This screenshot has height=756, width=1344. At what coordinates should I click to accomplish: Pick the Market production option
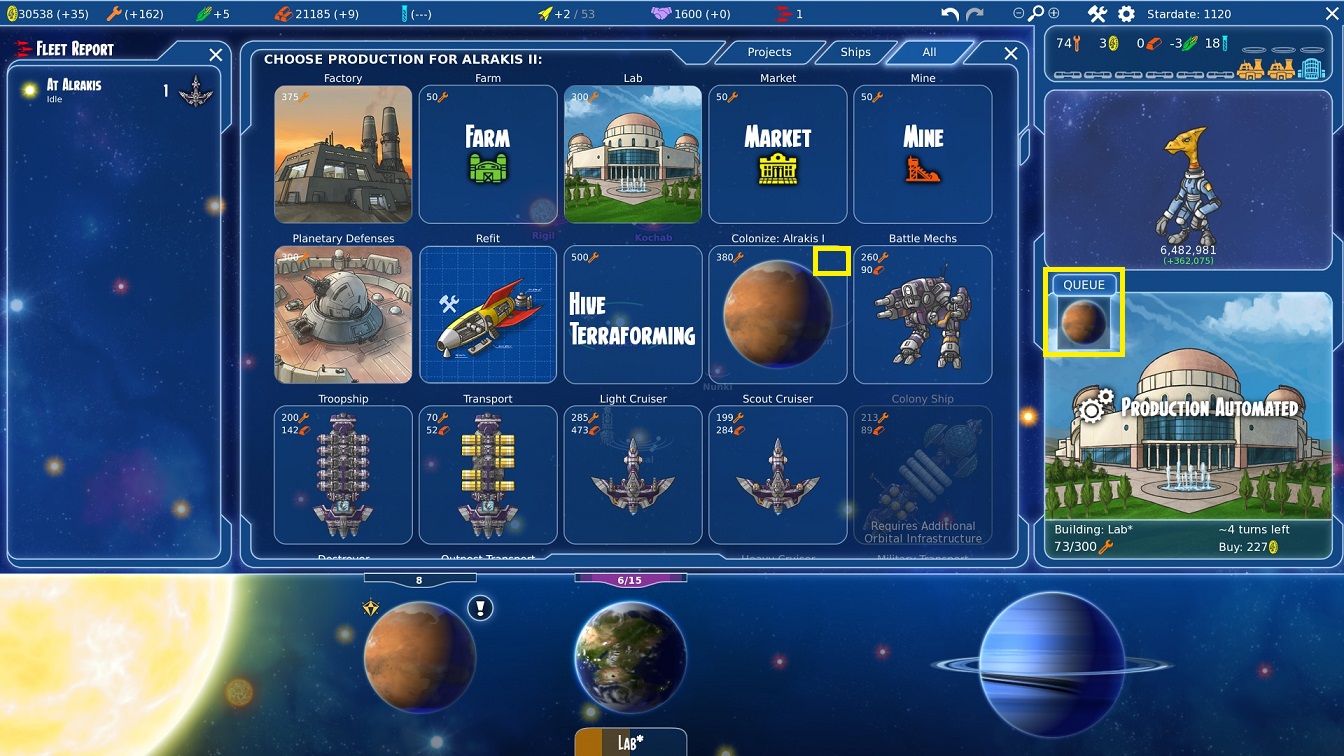pyautogui.click(x=778, y=154)
